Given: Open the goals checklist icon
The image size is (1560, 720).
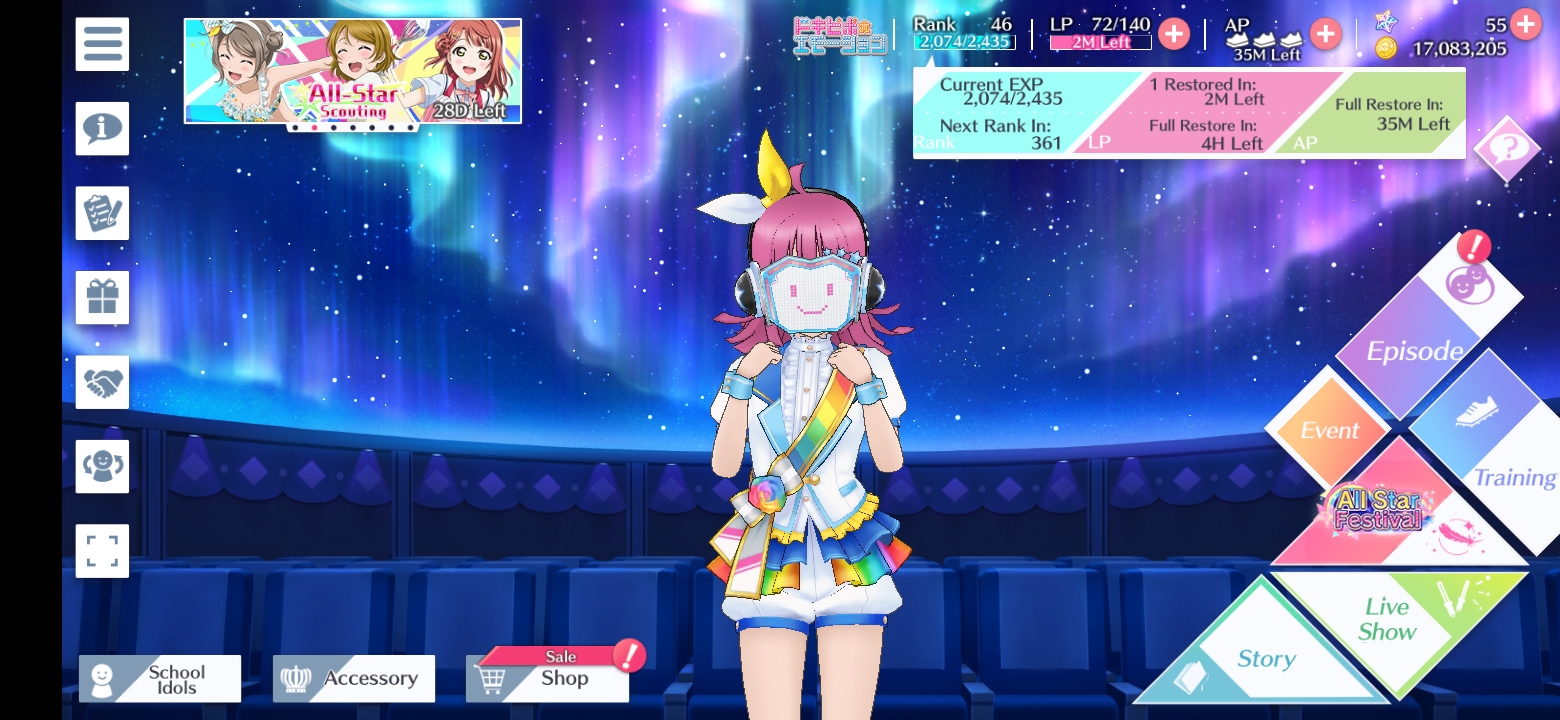Looking at the screenshot, I should pos(102,213).
